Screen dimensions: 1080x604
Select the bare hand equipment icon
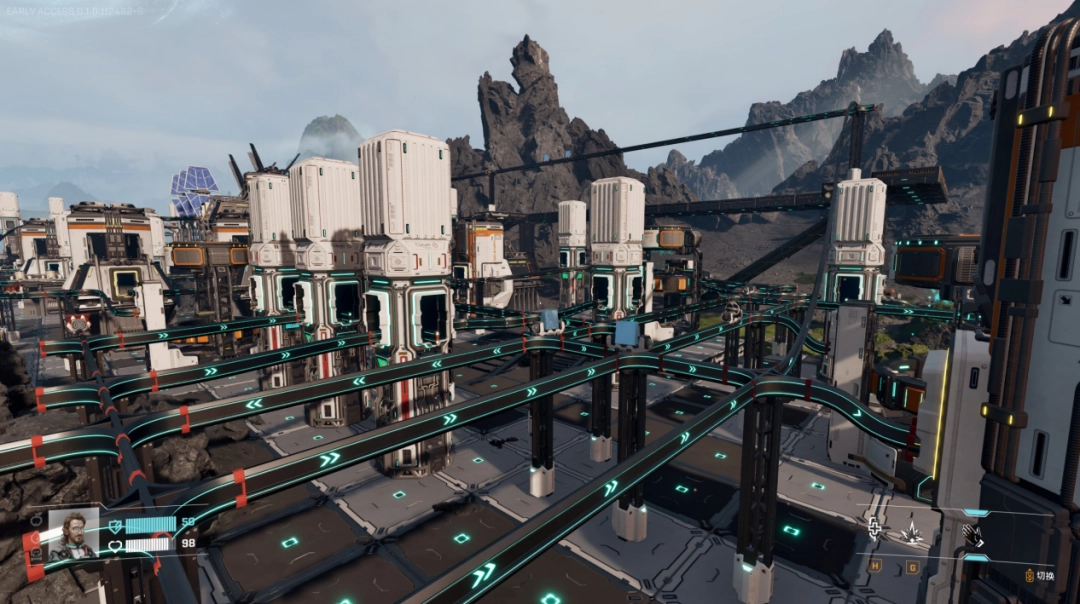(972, 535)
